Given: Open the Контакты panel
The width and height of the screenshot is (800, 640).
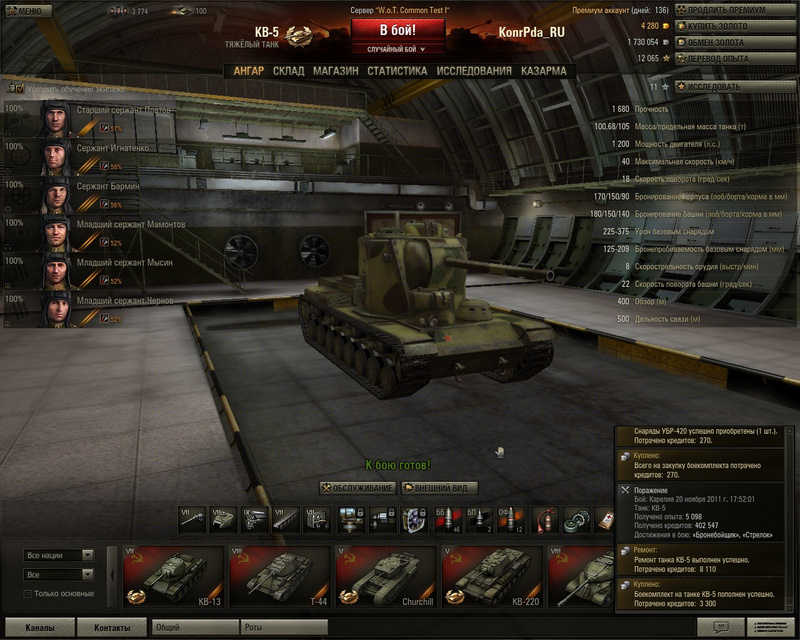Looking at the screenshot, I should [112, 628].
